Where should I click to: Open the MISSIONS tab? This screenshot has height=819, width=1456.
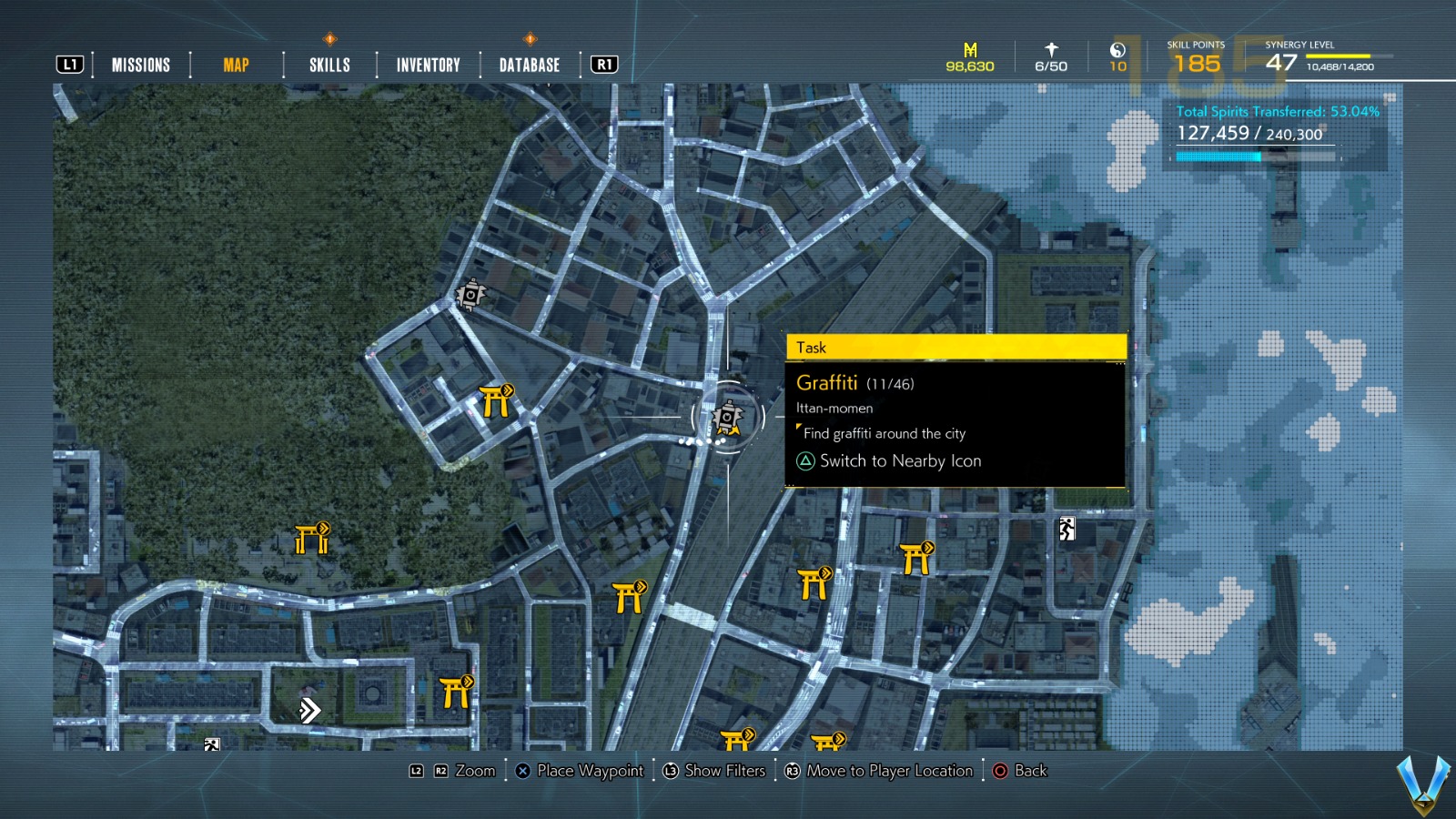(141, 65)
